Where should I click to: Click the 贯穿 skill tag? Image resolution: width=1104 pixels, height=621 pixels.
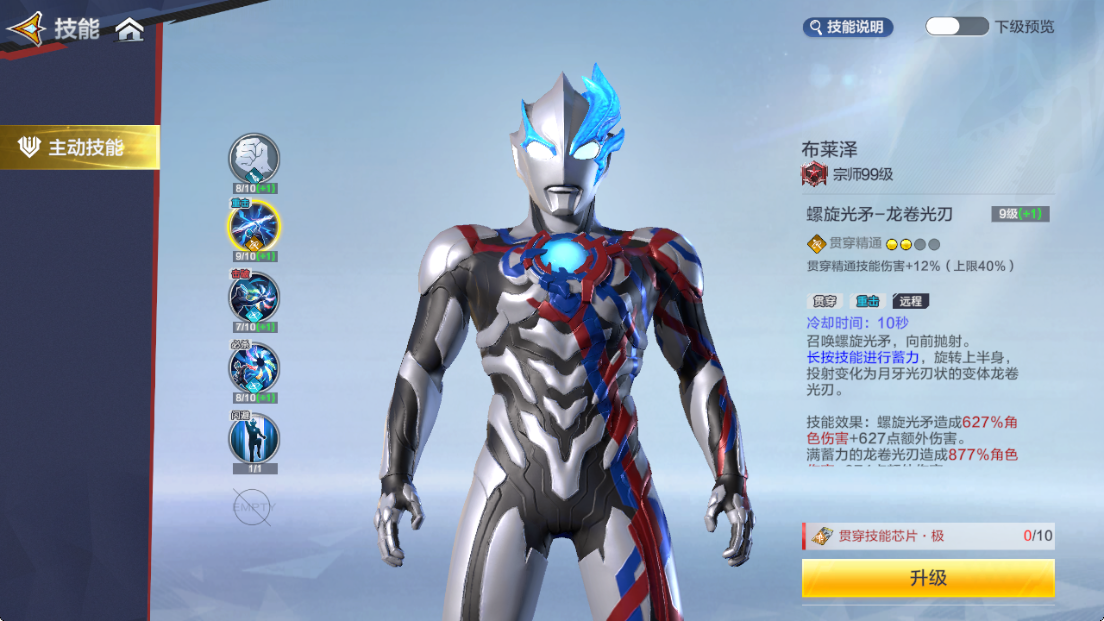coord(823,301)
